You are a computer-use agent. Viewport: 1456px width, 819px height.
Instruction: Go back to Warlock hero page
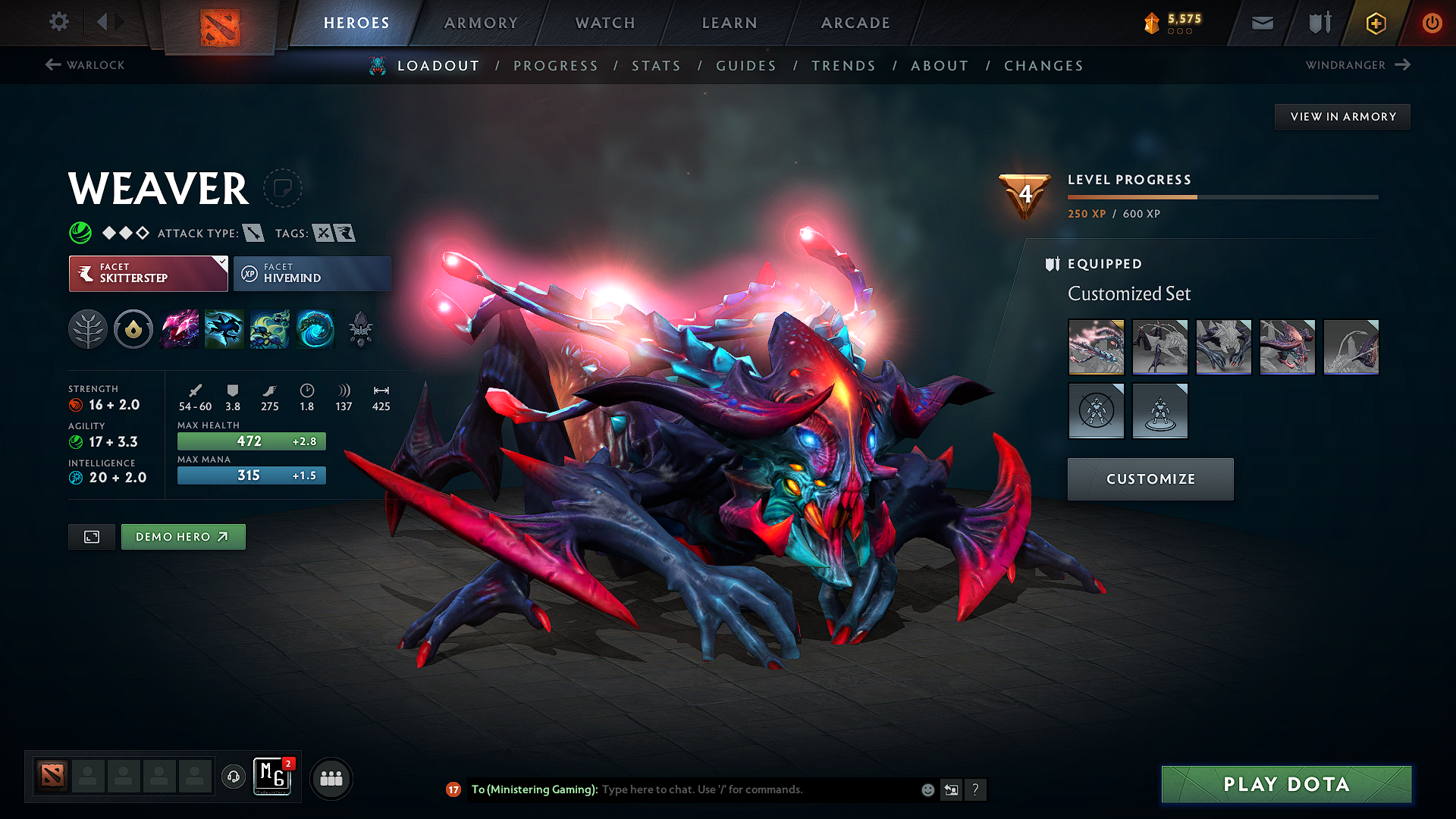[83, 65]
